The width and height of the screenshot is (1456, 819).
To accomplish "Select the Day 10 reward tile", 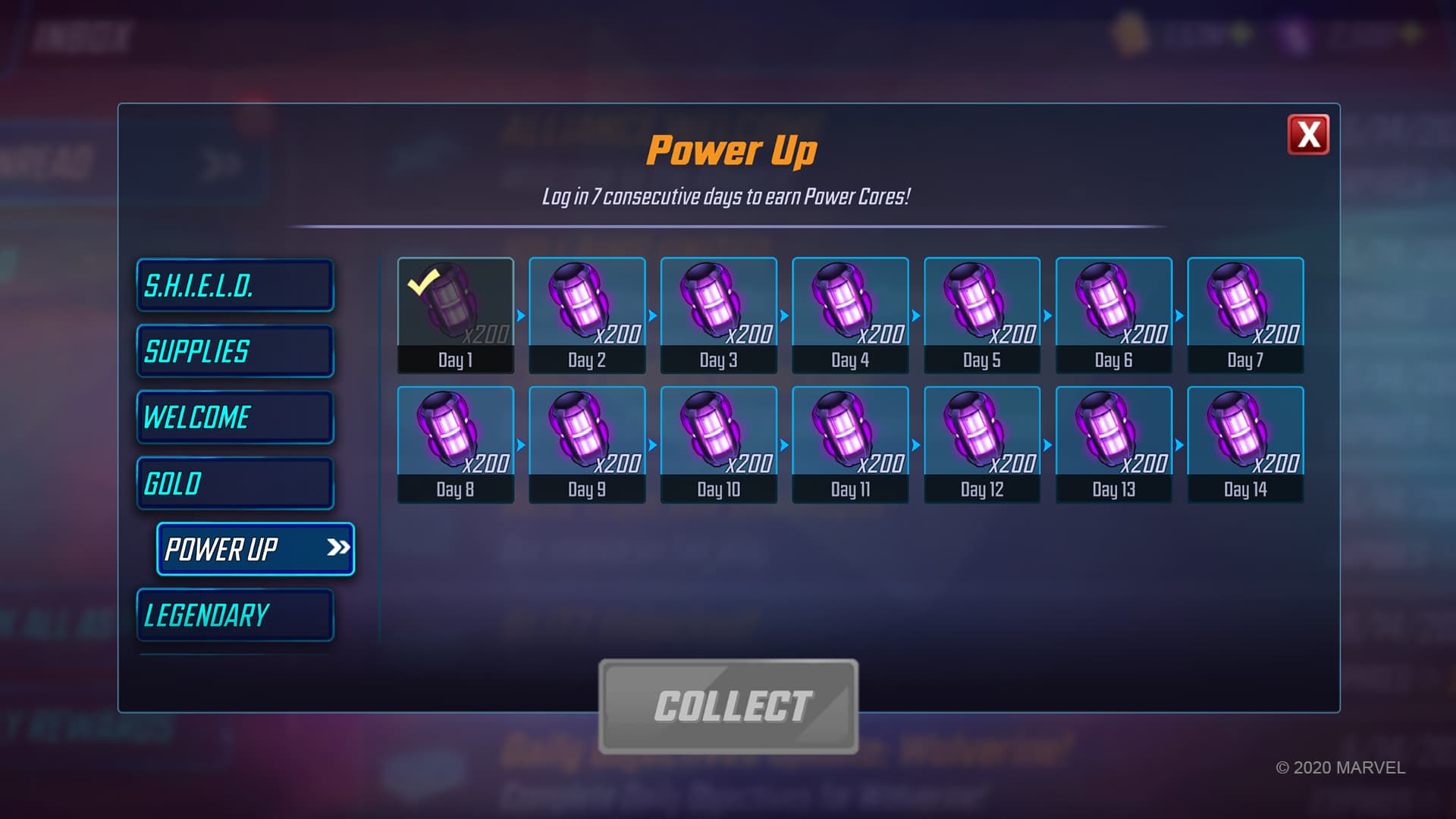I will (x=718, y=444).
